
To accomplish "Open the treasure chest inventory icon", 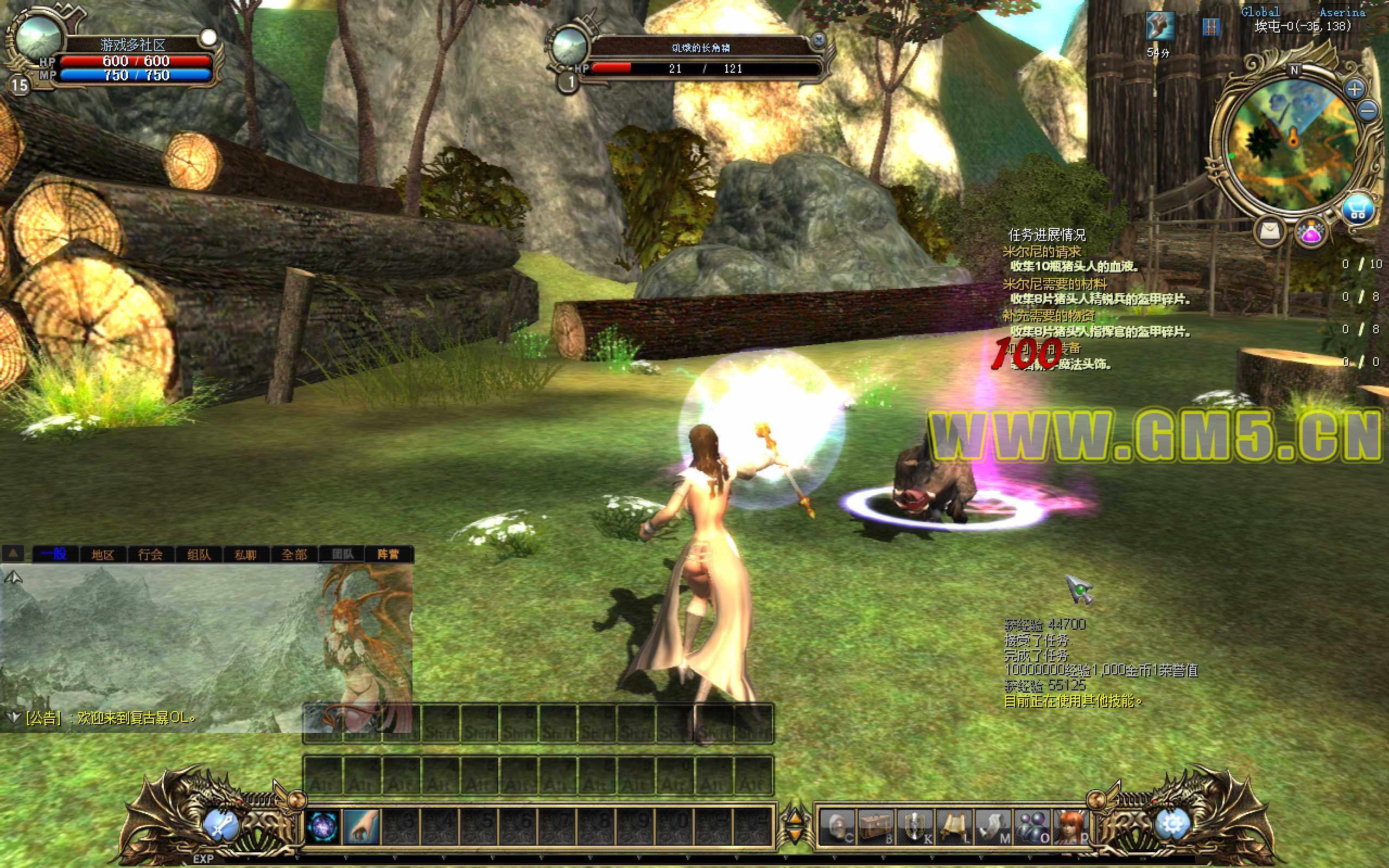I will 876,827.
